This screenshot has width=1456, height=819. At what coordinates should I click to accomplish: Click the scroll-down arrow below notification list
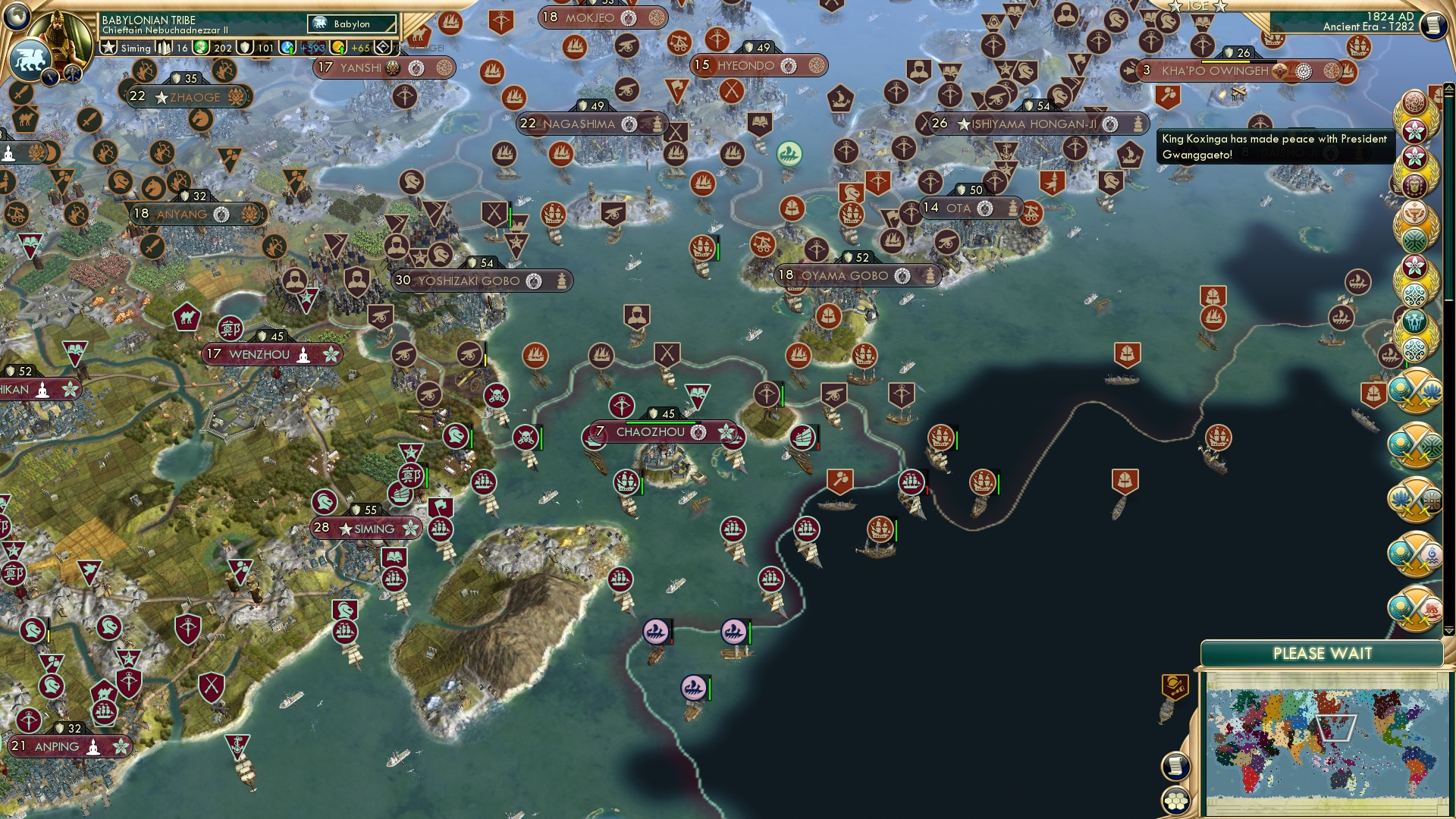[x=1449, y=629]
